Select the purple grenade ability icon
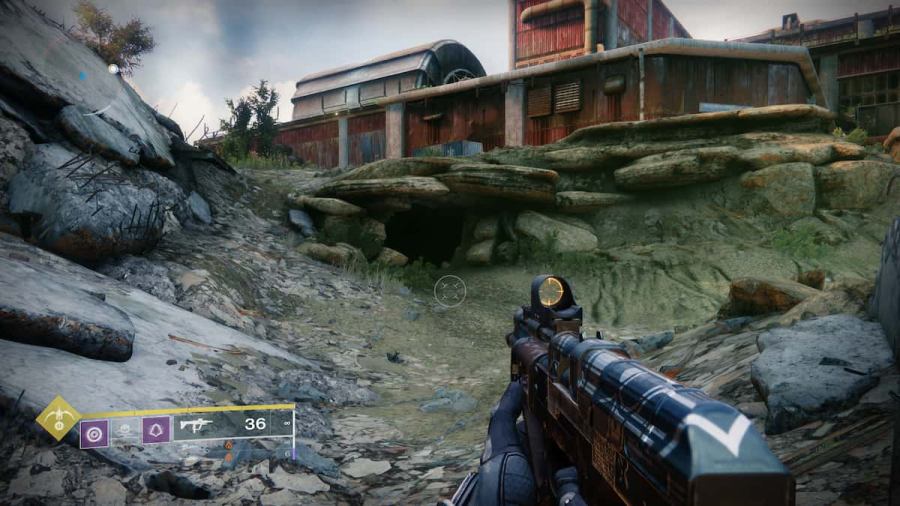Screen dimensions: 900x506 pos(94,431)
